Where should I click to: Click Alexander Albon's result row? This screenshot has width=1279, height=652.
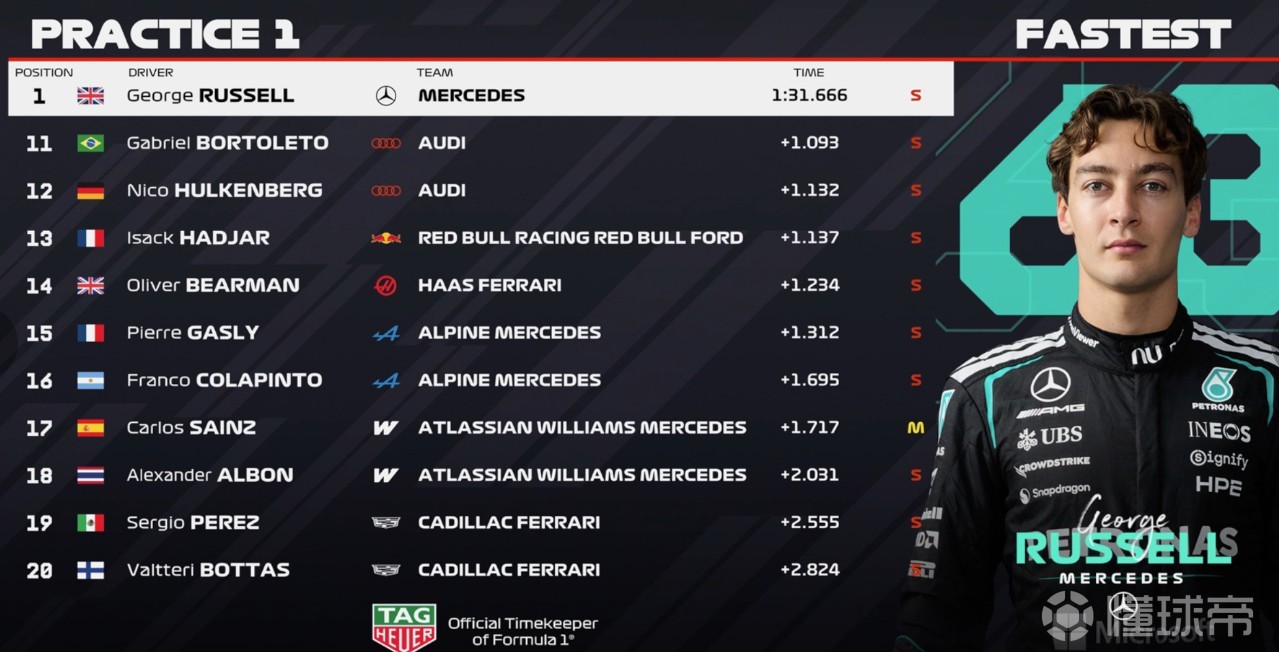(x=480, y=475)
